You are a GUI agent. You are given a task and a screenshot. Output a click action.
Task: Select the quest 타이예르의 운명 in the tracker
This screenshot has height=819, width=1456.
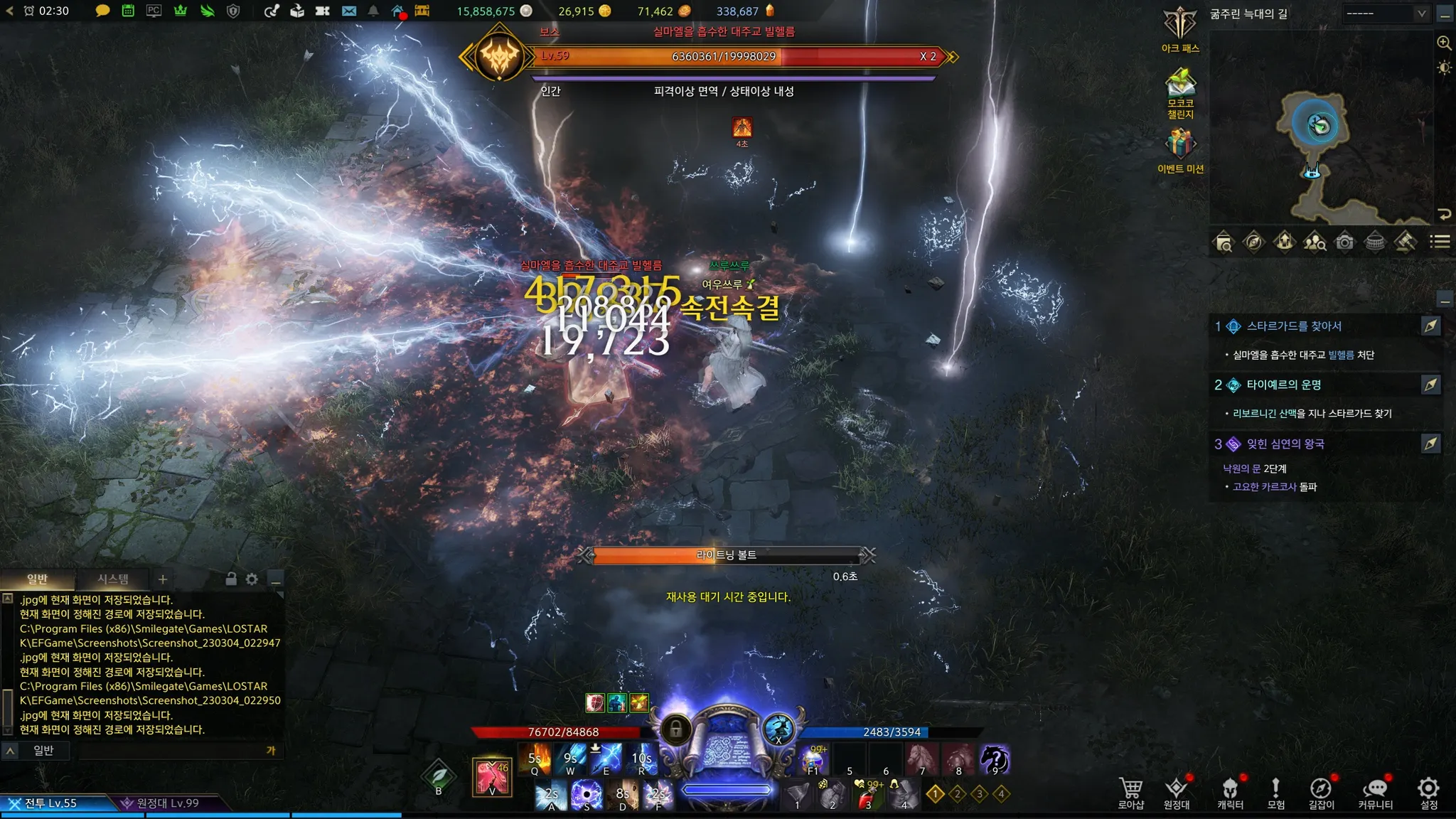click(1283, 385)
